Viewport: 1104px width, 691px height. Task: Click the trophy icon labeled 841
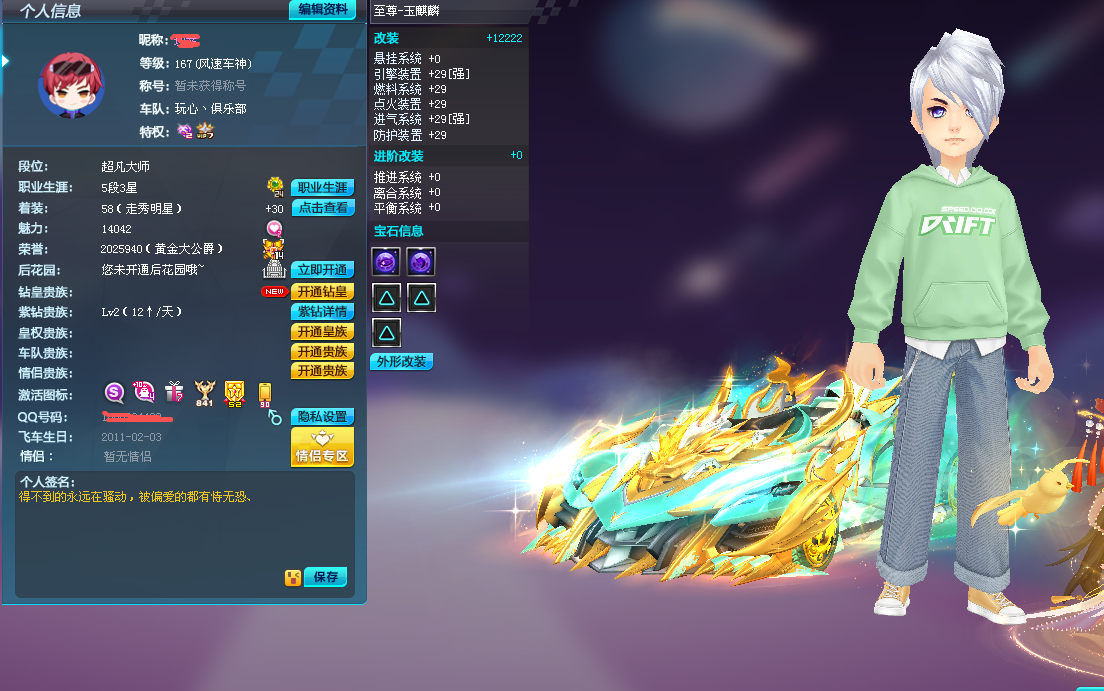(205, 392)
